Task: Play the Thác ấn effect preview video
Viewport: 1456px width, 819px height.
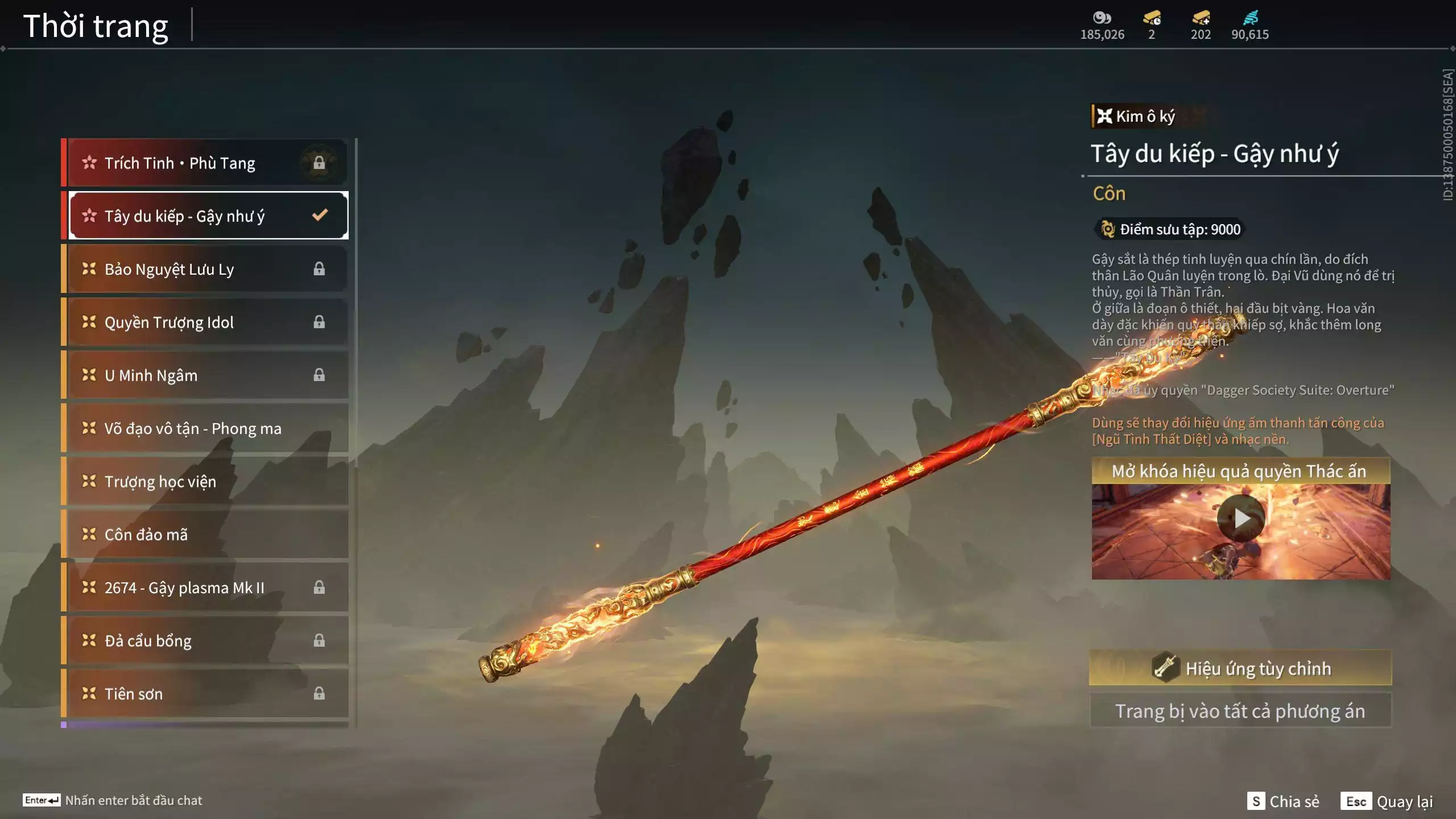Action: pyautogui.click(x=1241, y=519)
